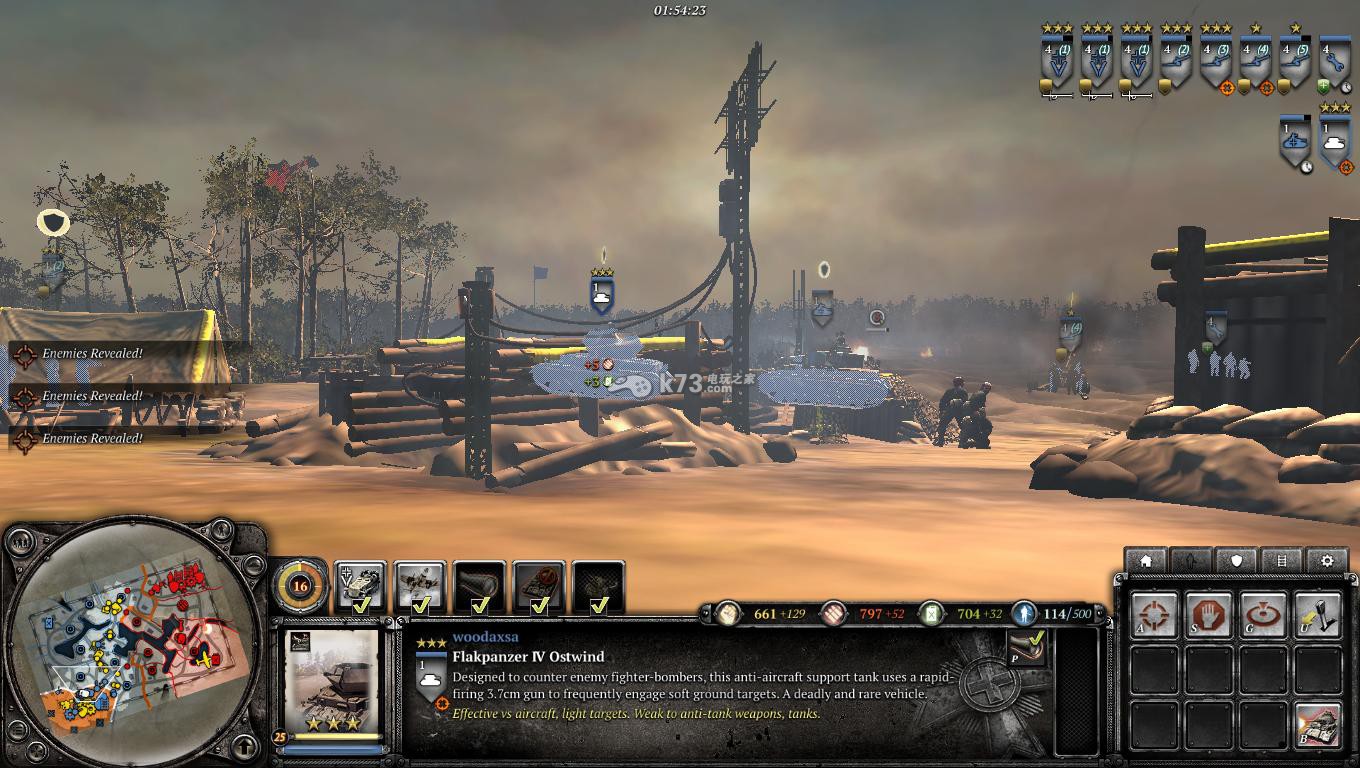Image resolution: width=1360 pixels, height=768 pixels.
Task: Open the home base tab in command panel
Action: point(1146,561)
